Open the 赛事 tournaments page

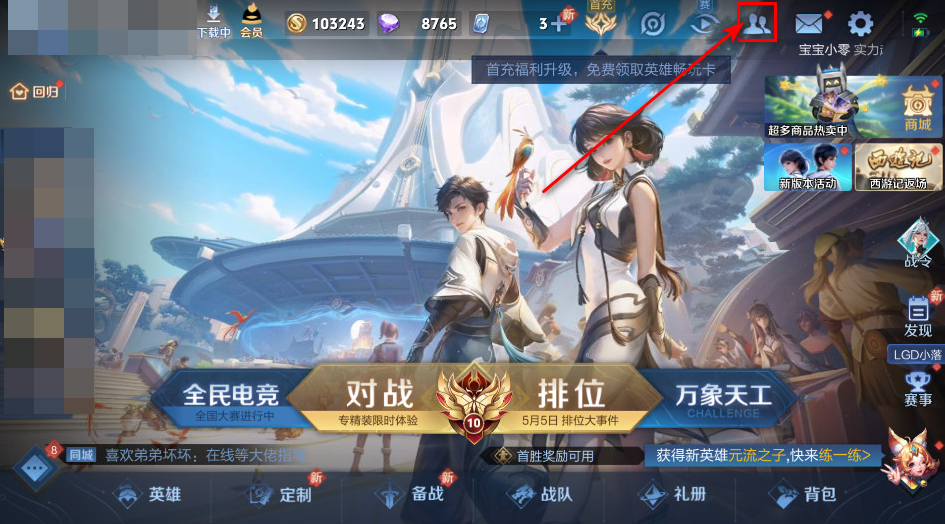[917, 388]
